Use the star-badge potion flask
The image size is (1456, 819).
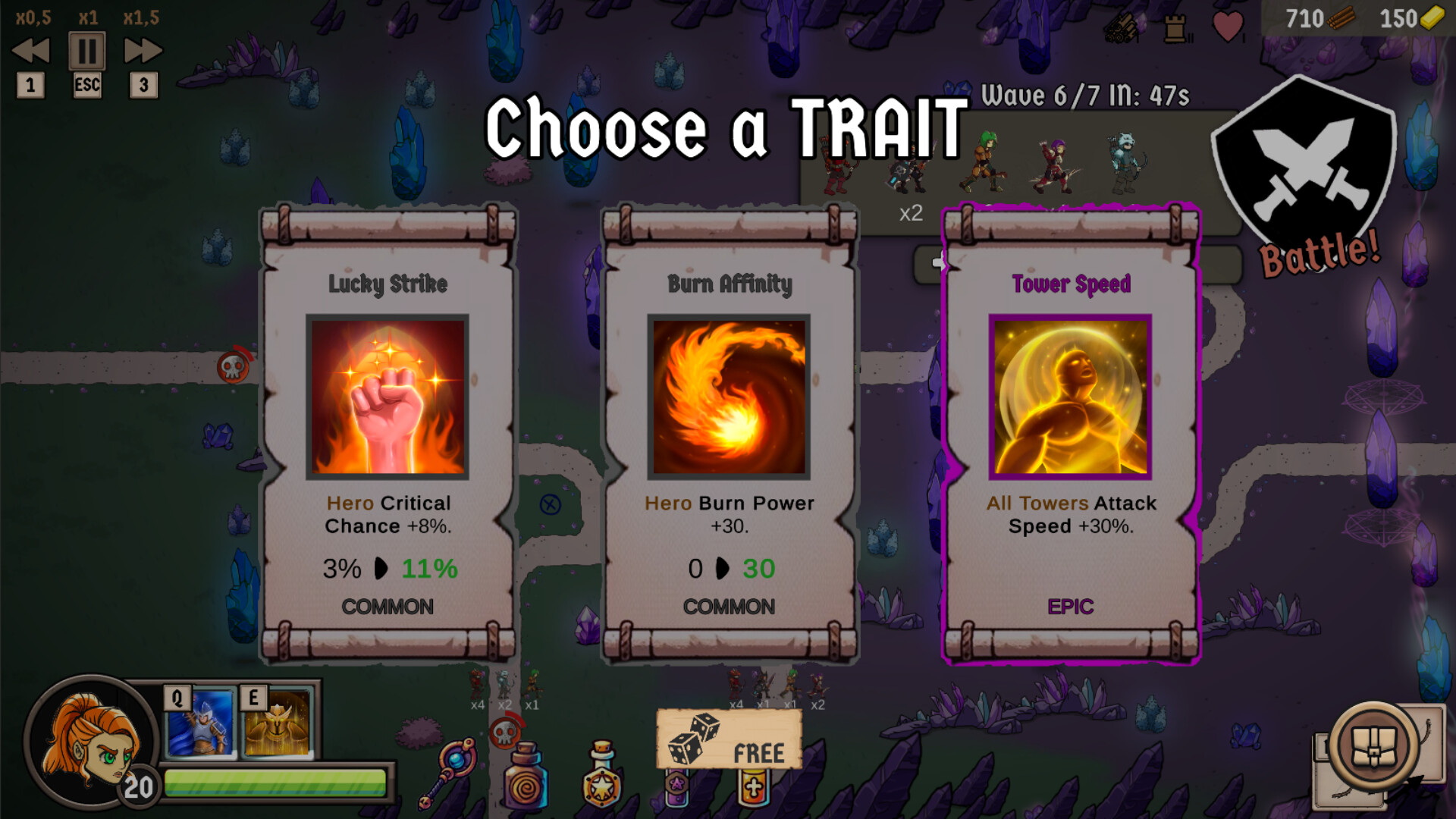[602, 775]
